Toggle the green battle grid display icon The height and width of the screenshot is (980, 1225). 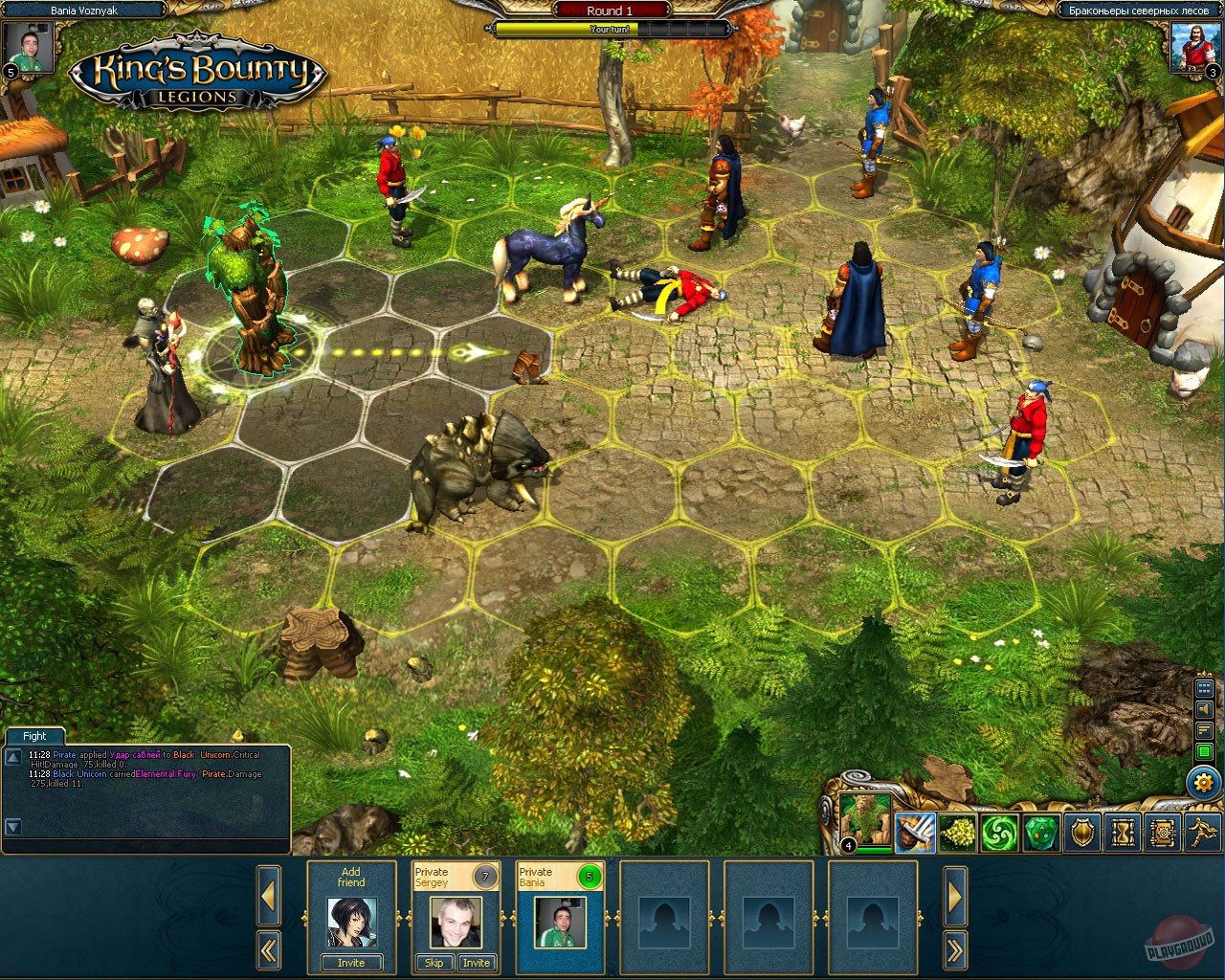click(x=1204, y=750)
